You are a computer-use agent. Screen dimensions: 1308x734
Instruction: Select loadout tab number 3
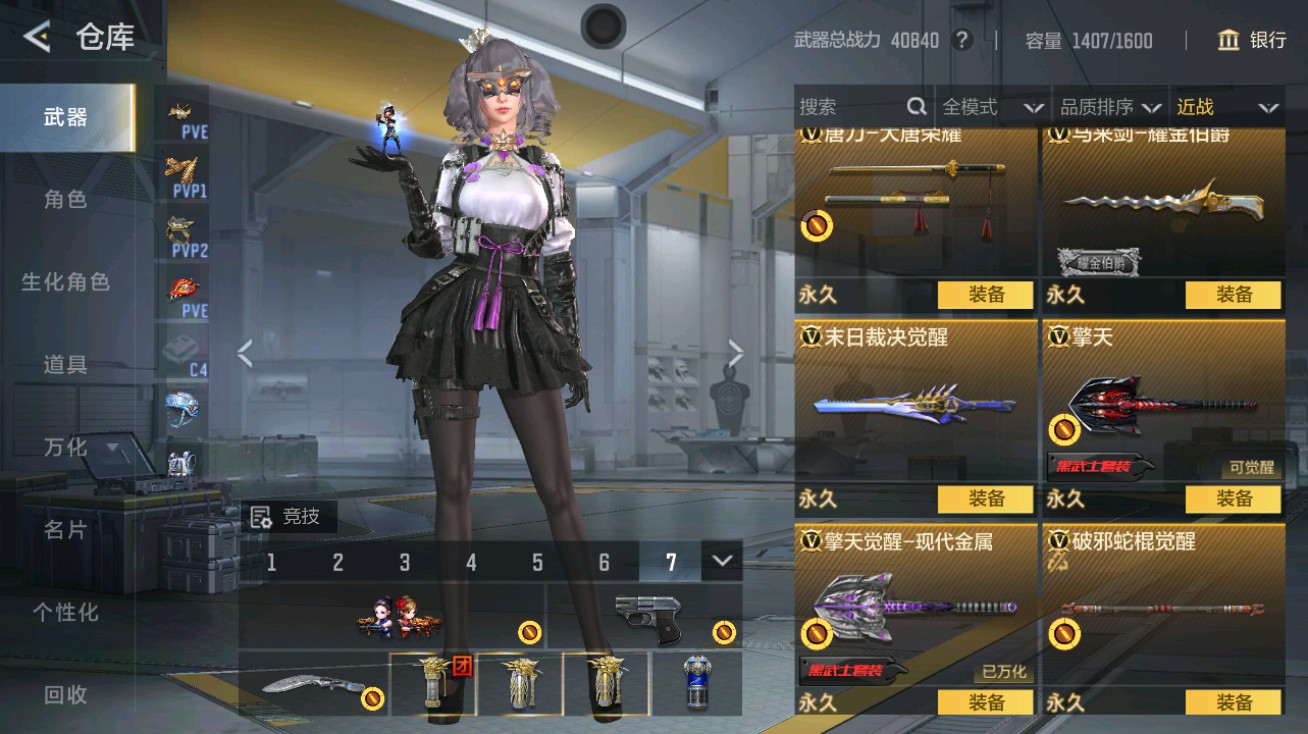click(x=404, y=563)
